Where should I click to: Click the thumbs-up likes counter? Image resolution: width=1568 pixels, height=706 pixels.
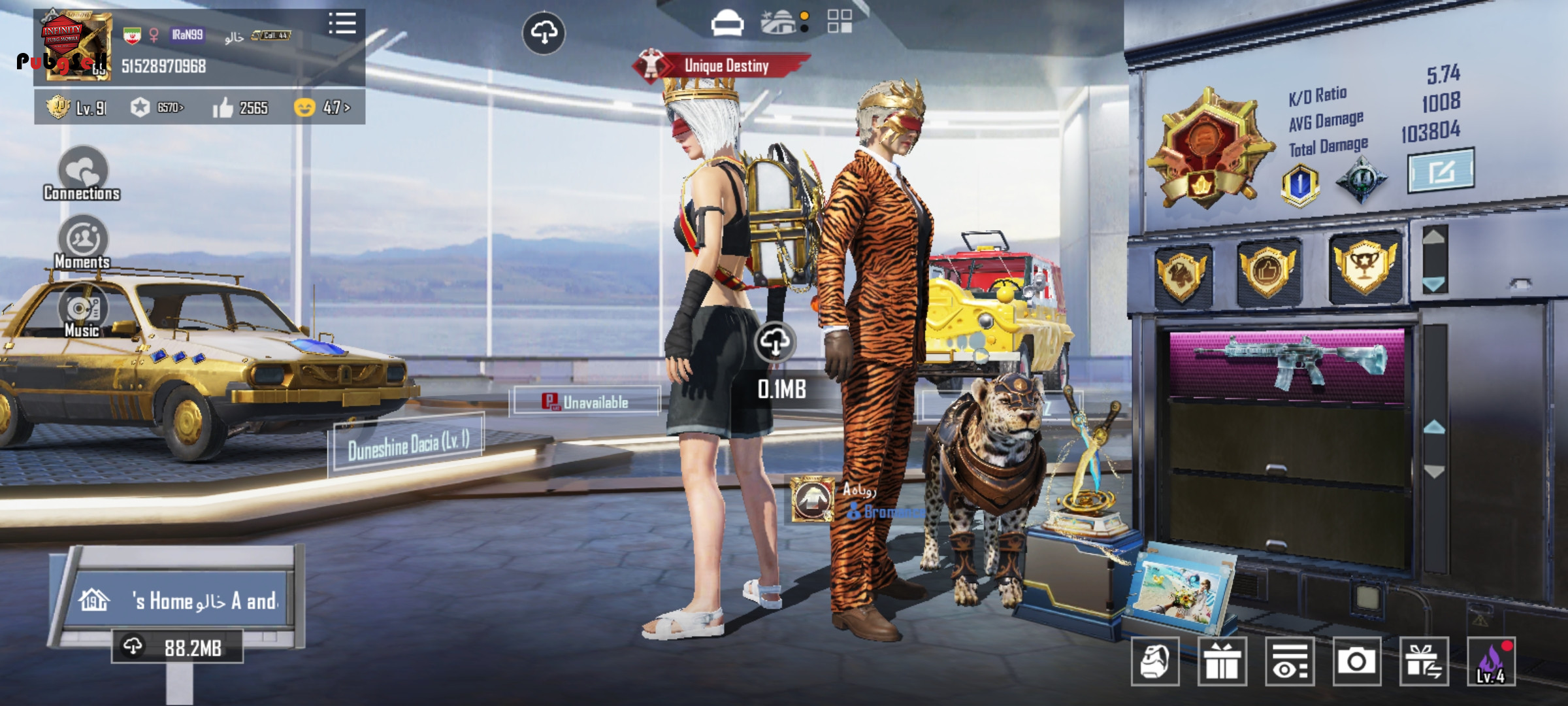pyautogui.click(x=240, y=108)
